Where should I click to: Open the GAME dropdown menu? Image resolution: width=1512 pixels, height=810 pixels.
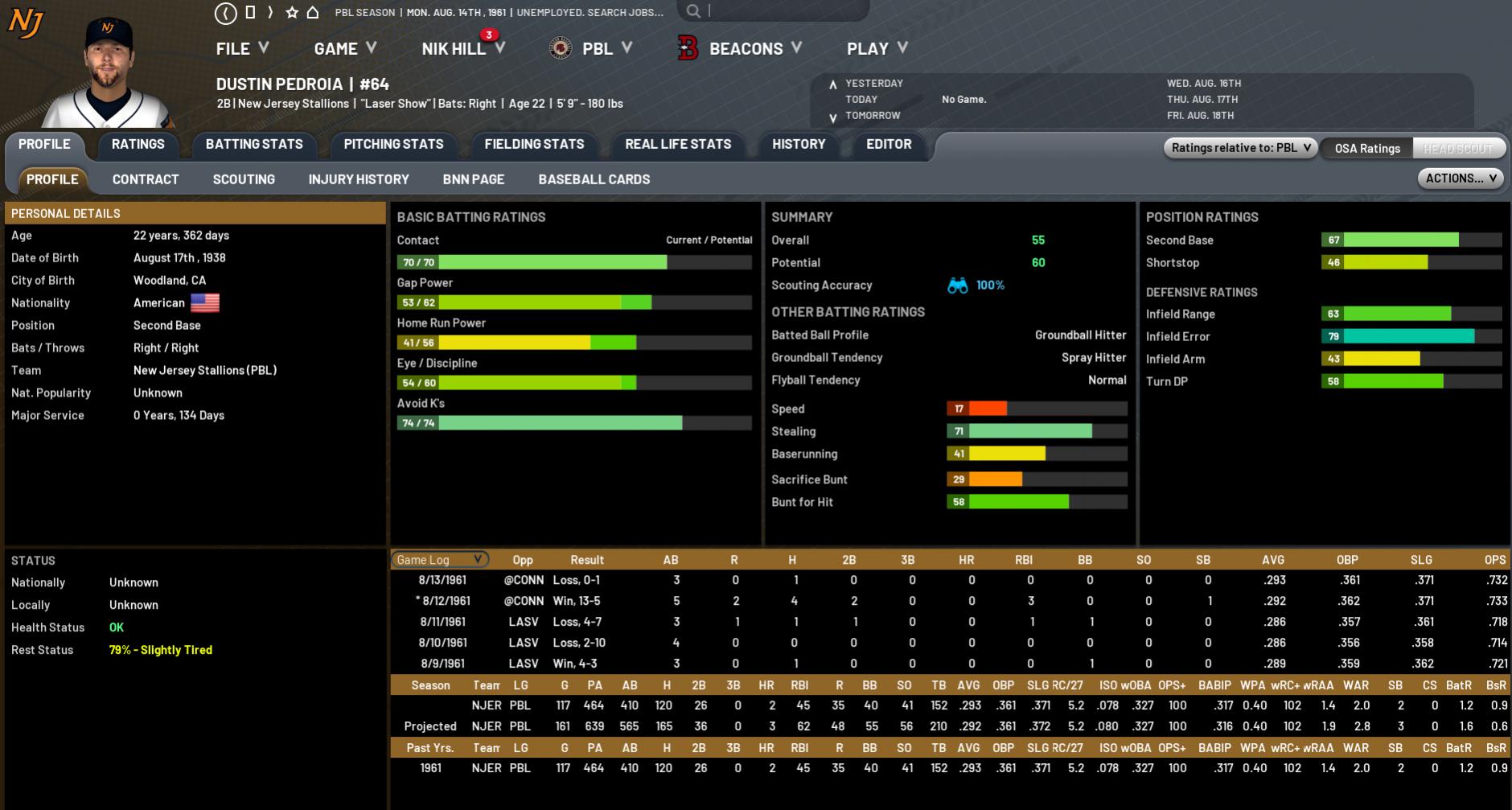point(344,48)
